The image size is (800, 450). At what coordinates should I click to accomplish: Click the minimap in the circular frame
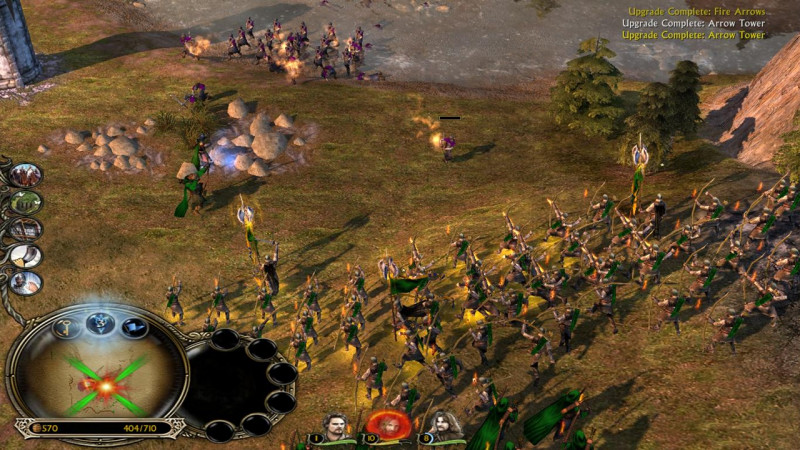click(97, 381)
